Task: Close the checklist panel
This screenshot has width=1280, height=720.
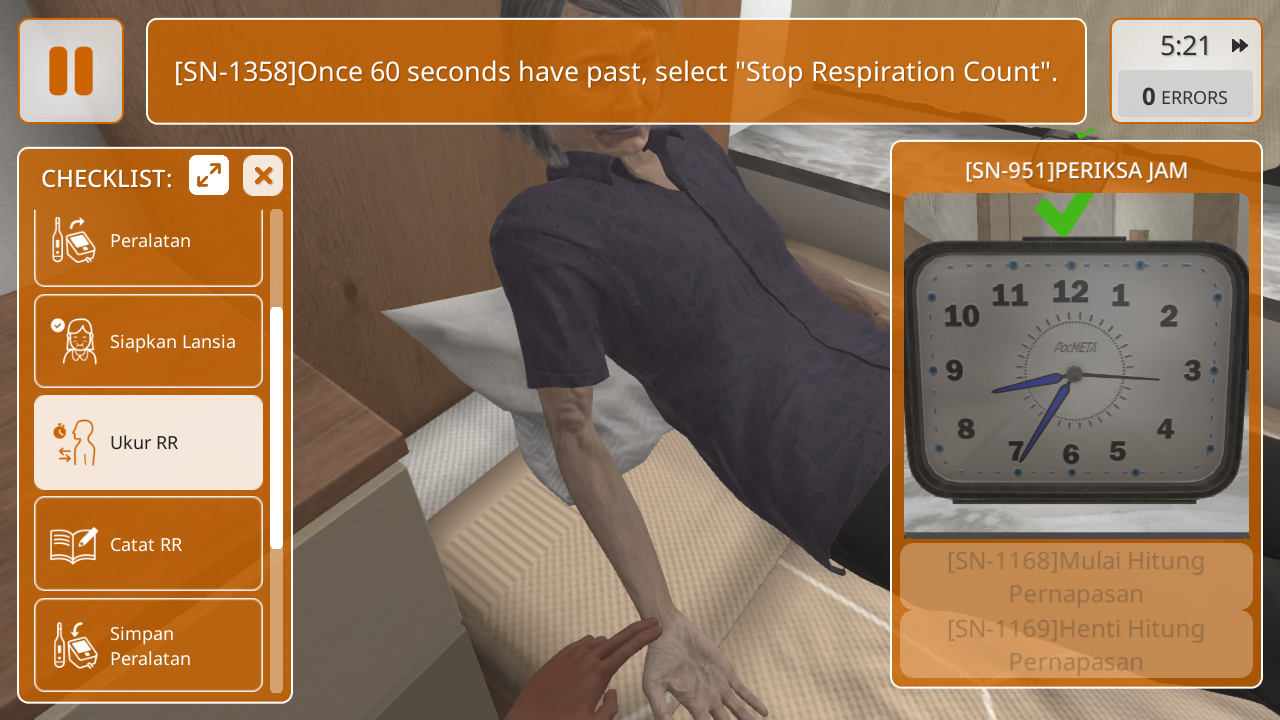Action: tap(263, 176)
